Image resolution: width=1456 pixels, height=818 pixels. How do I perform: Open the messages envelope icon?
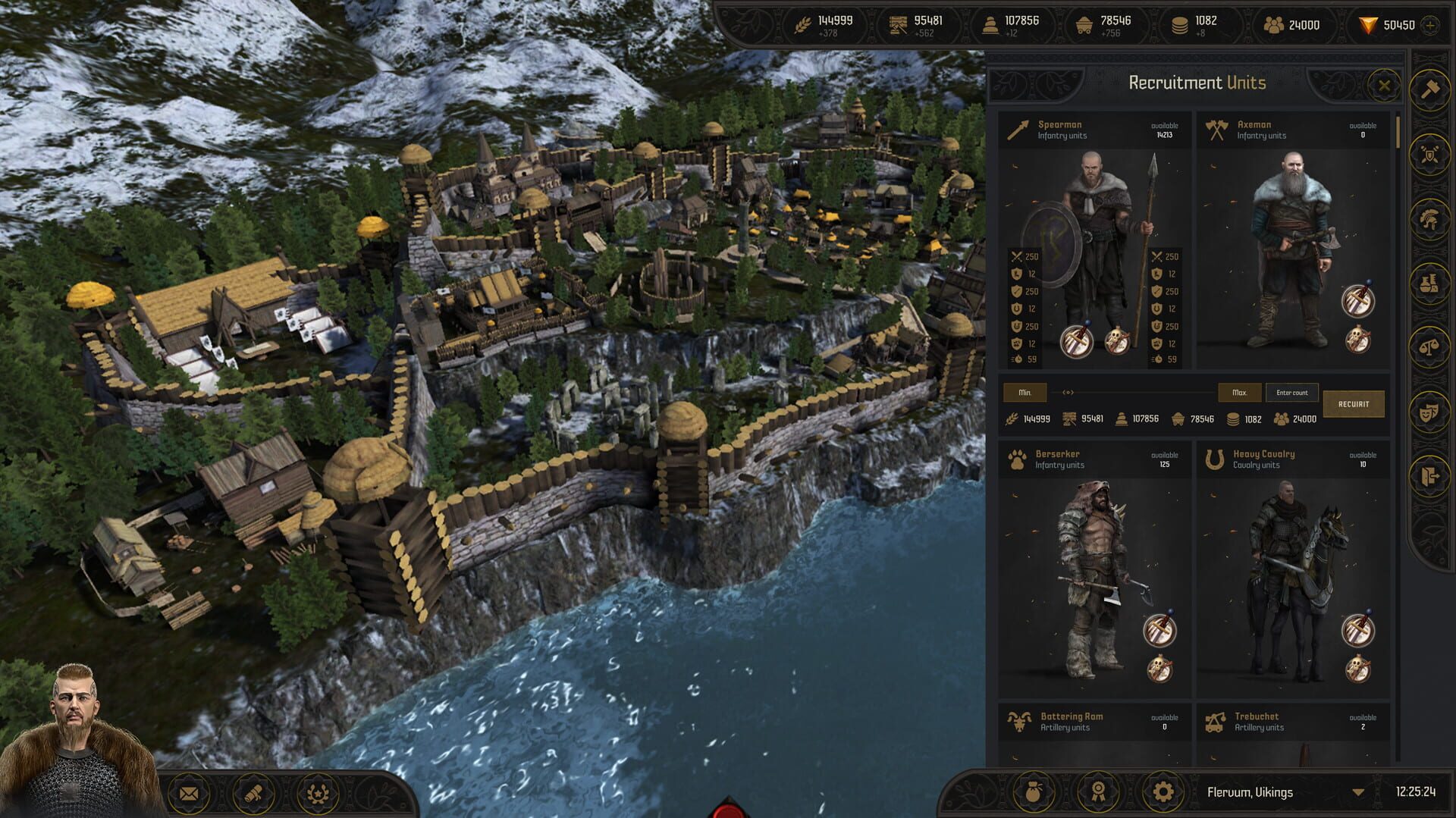(x=188, y=791)
